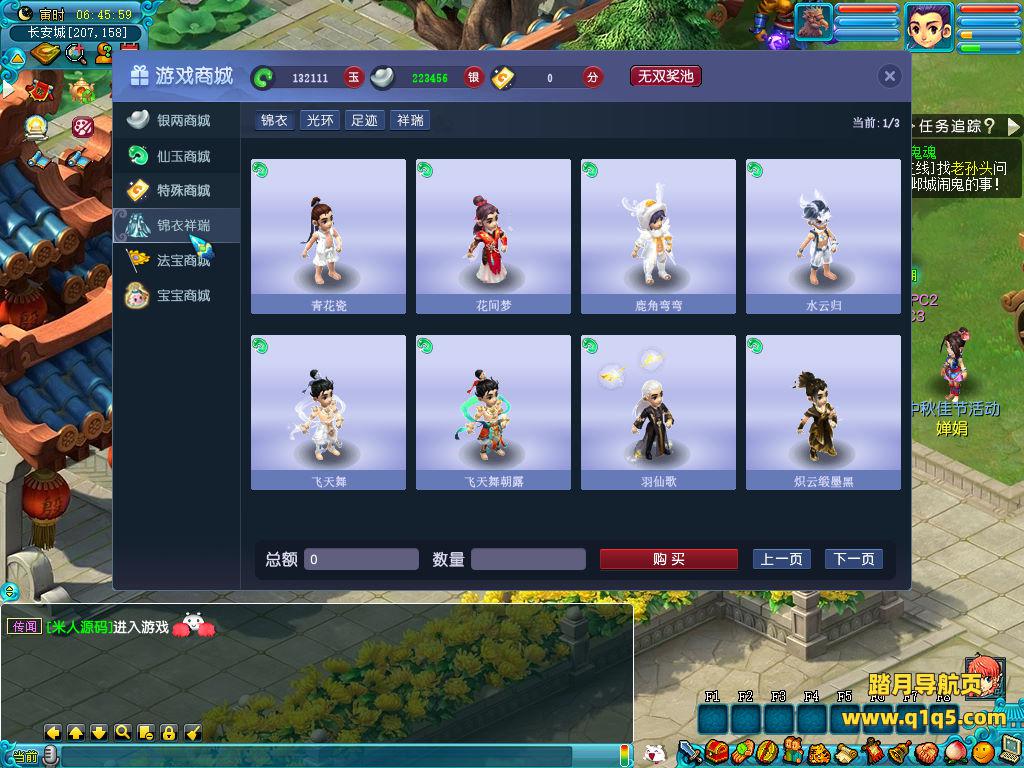This screenshot has width=1024, height=768.
Task: Switch to the 祥瑞 tab
Action: 410,121
